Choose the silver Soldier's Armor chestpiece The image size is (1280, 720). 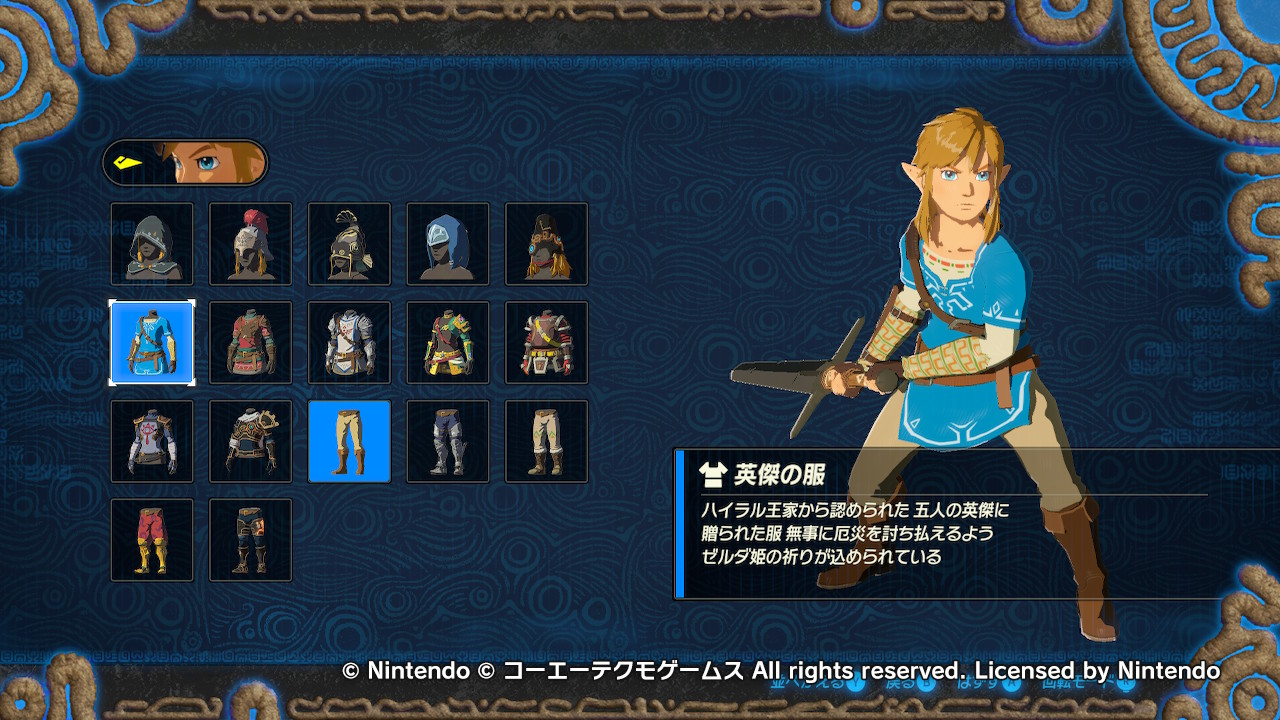[349, 343]
